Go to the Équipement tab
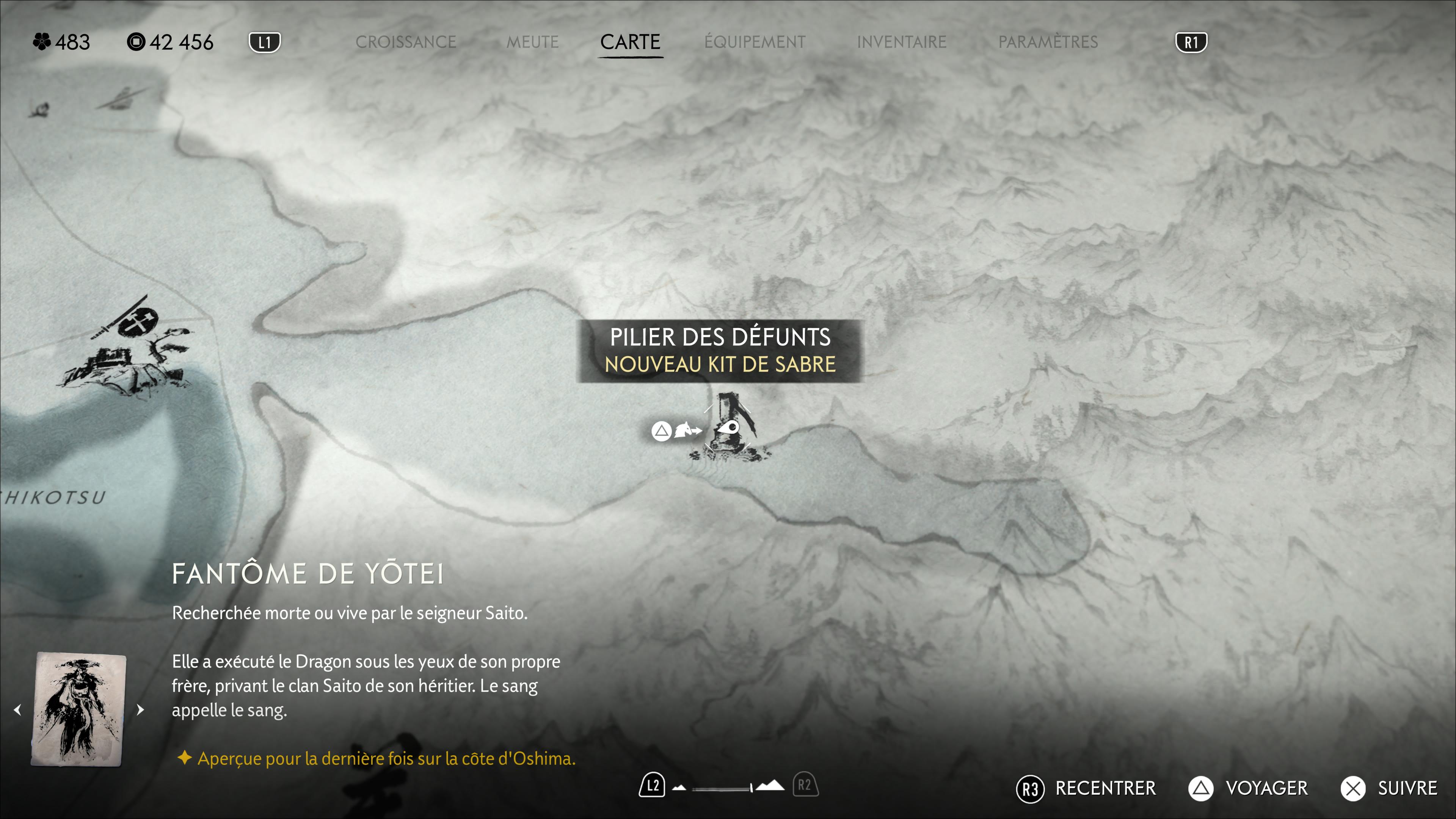The width and height of the screenshot is (1456, 819). tap(755, 42)
